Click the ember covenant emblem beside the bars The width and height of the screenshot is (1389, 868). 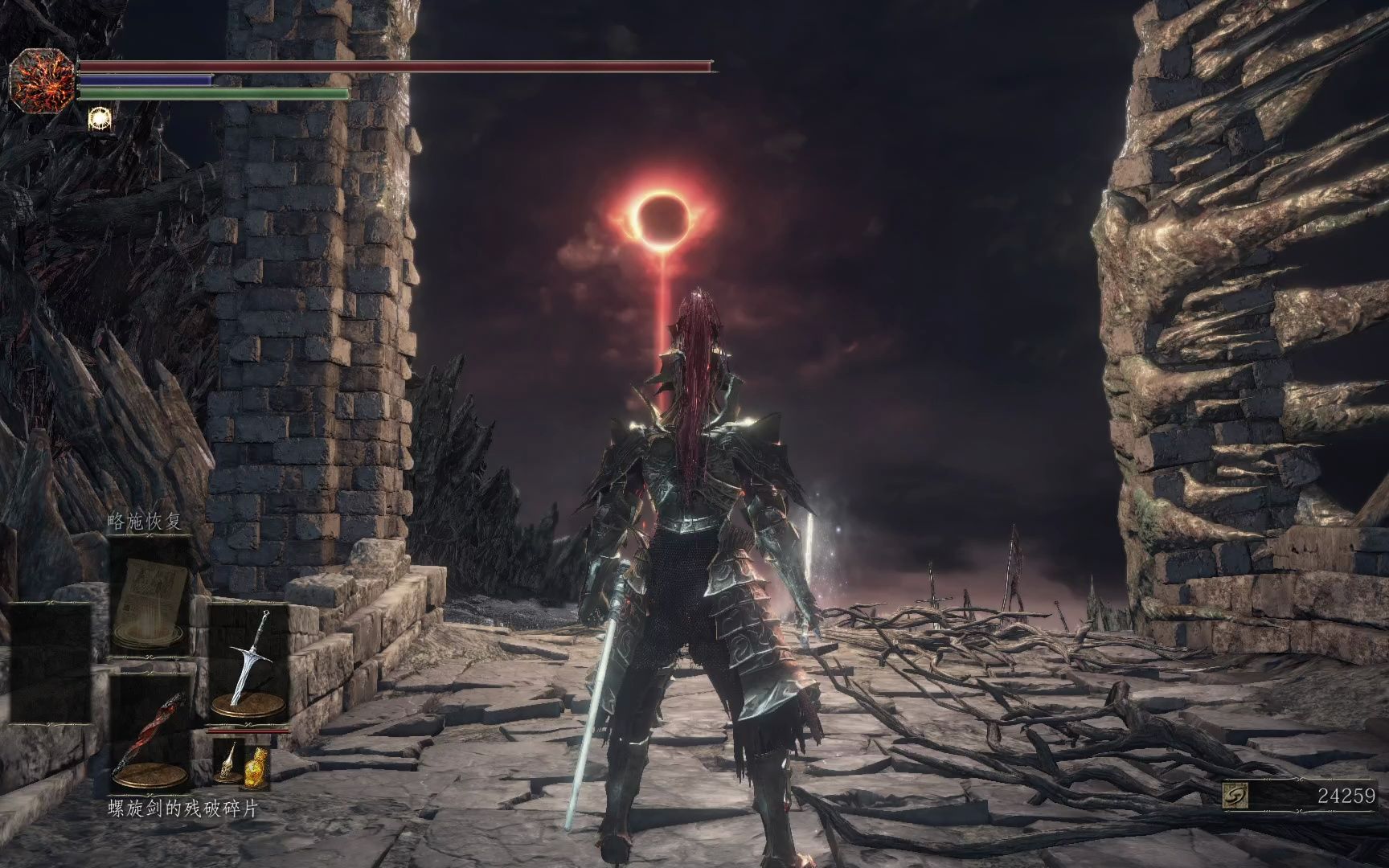[42, 80]
